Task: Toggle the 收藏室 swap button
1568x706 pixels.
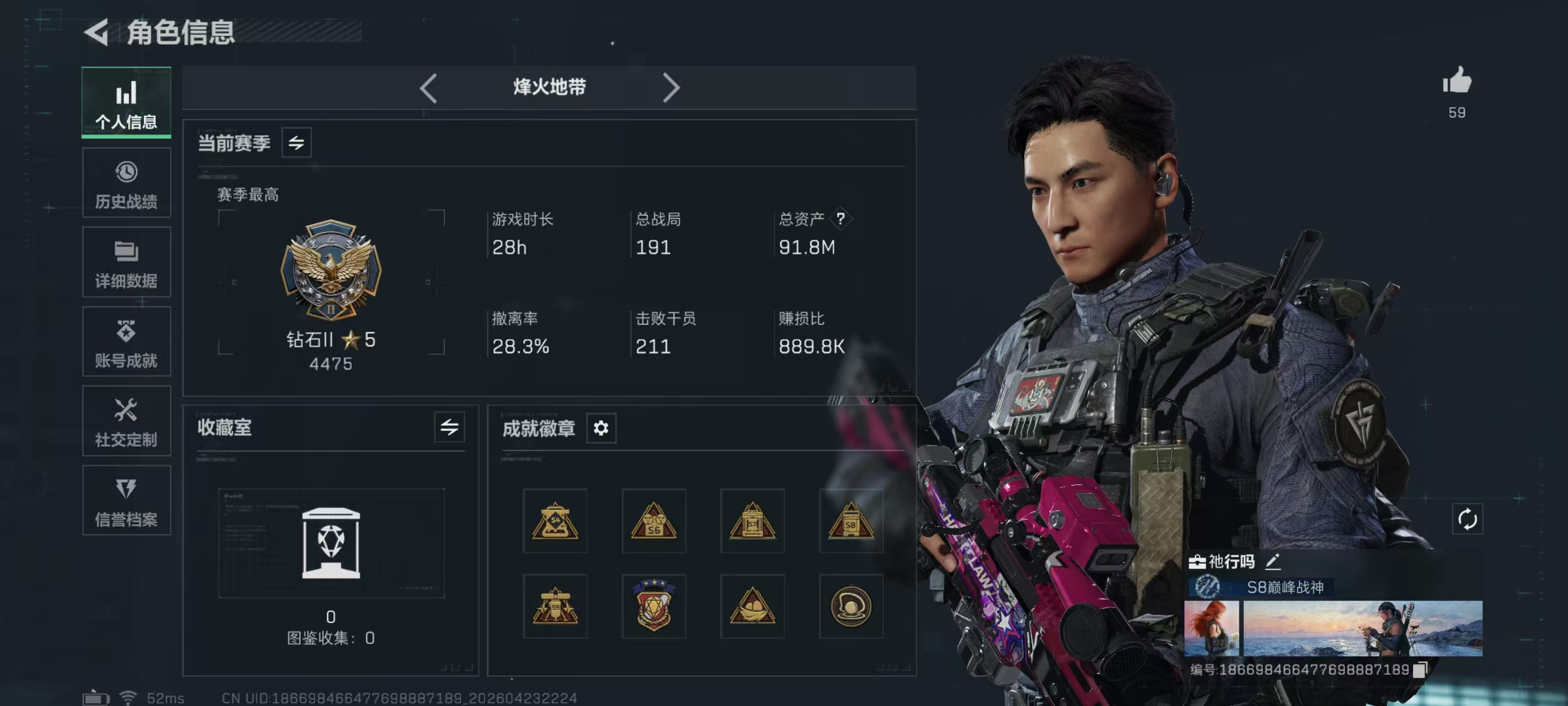Action: pyautogui.click(x=449, y=427)
